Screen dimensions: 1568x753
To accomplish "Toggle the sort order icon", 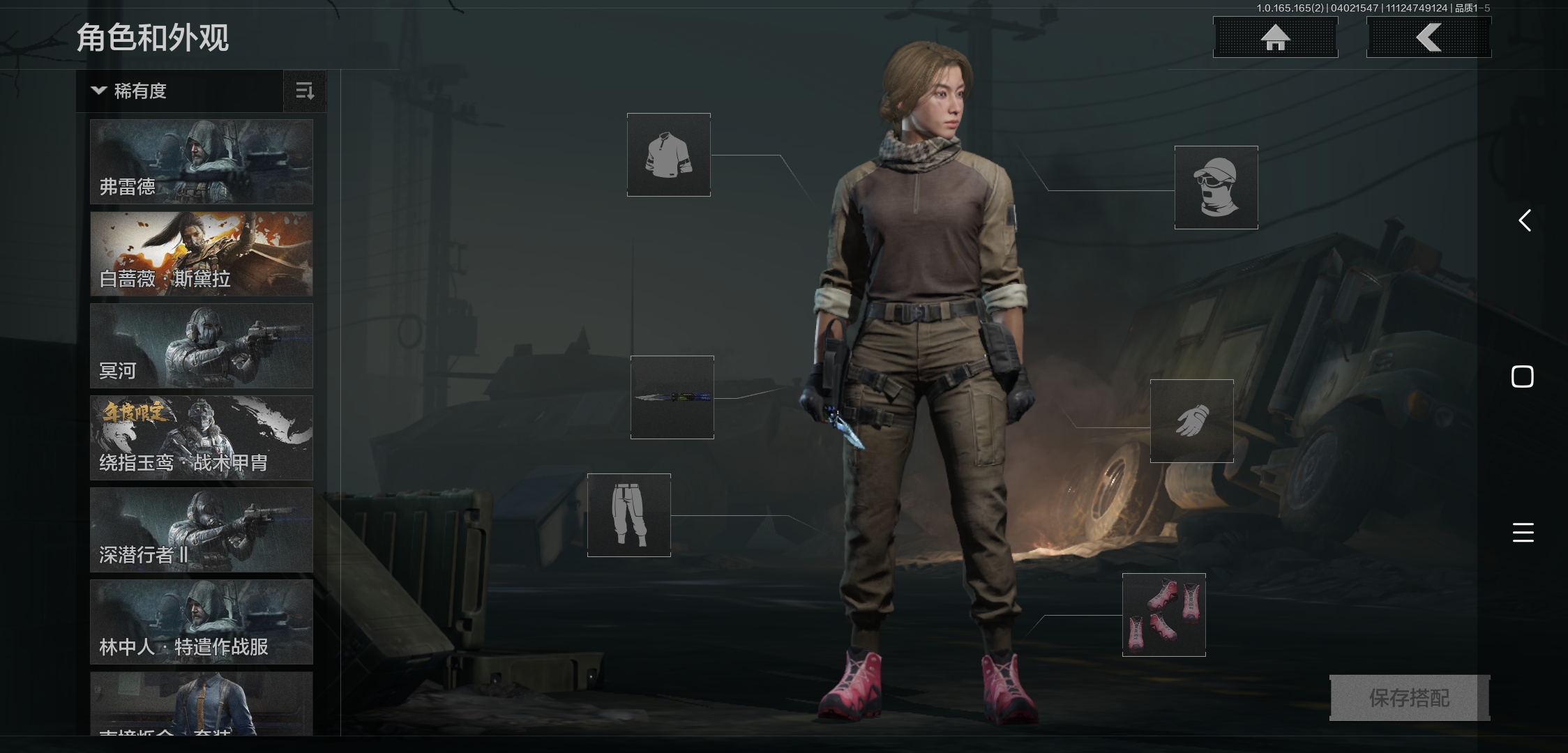I will click(305, 91).
